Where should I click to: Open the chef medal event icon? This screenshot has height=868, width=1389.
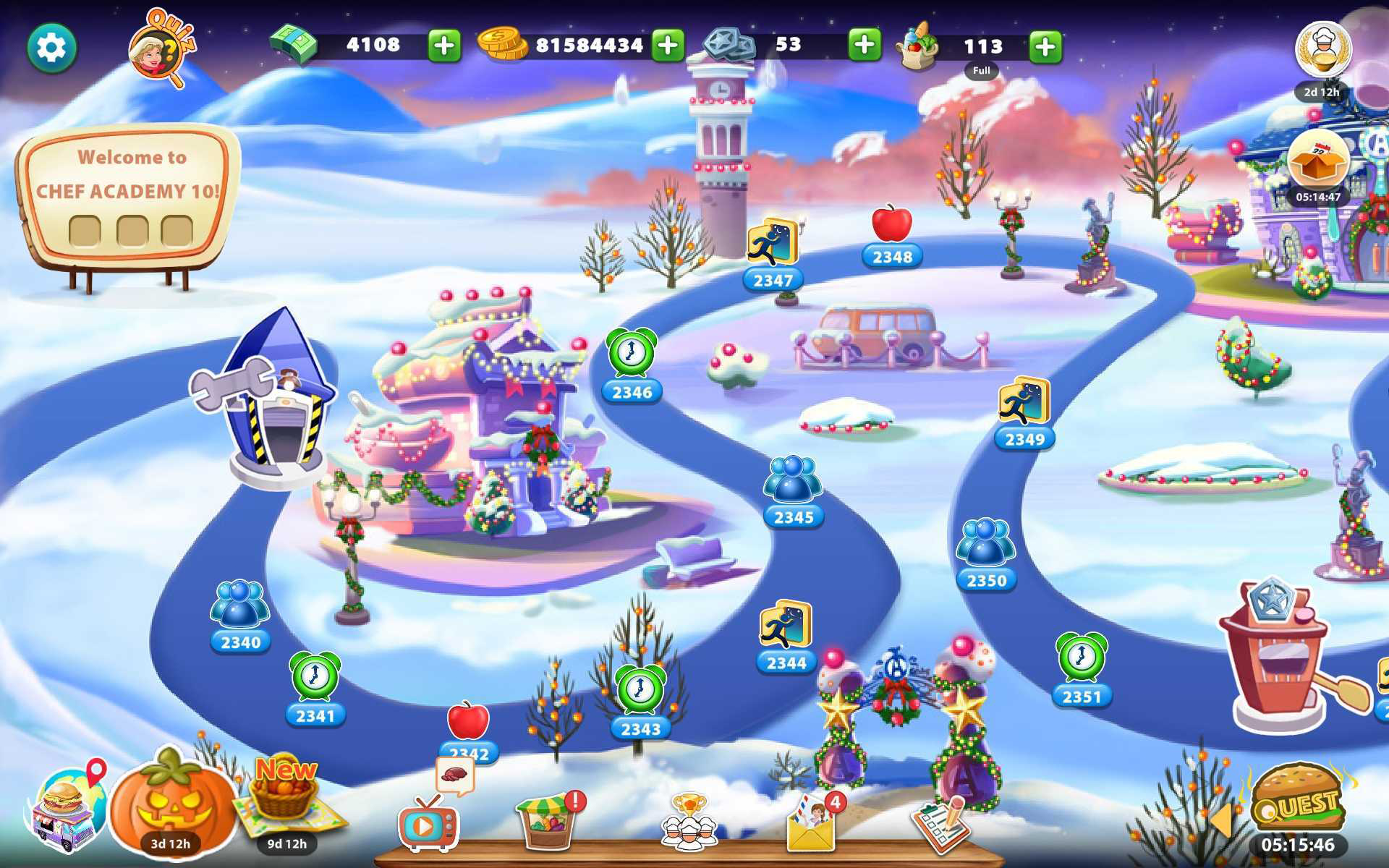point(1322,51)
